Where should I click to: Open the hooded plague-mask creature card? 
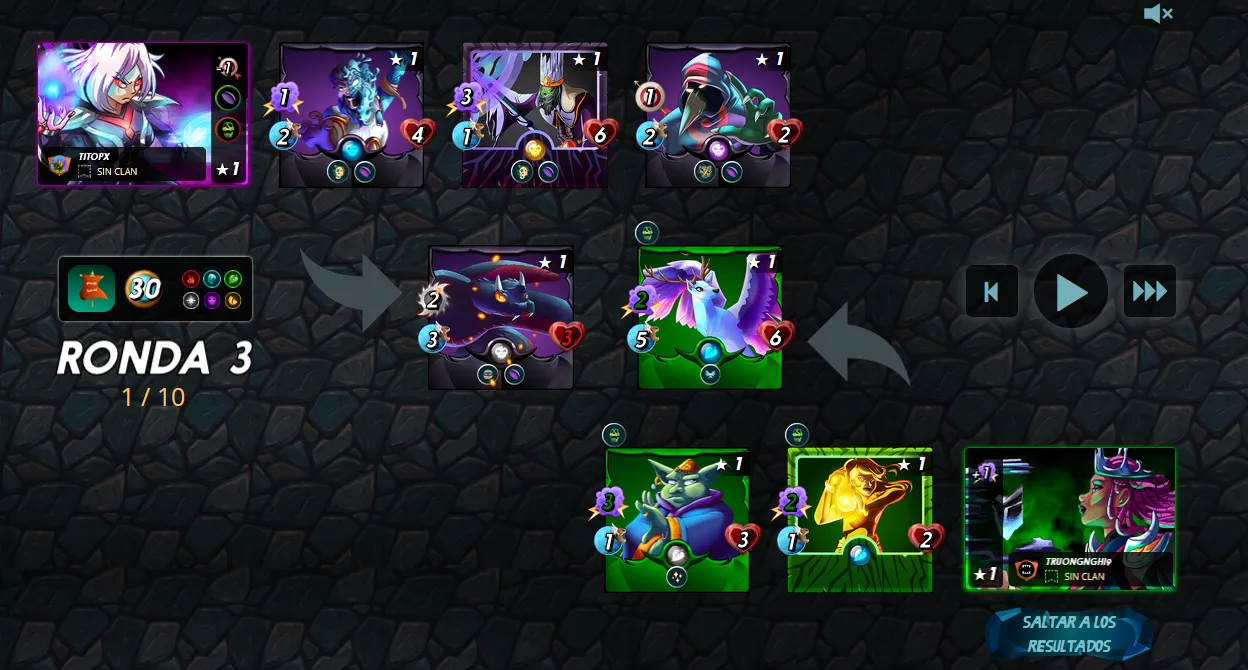[718, 114]
